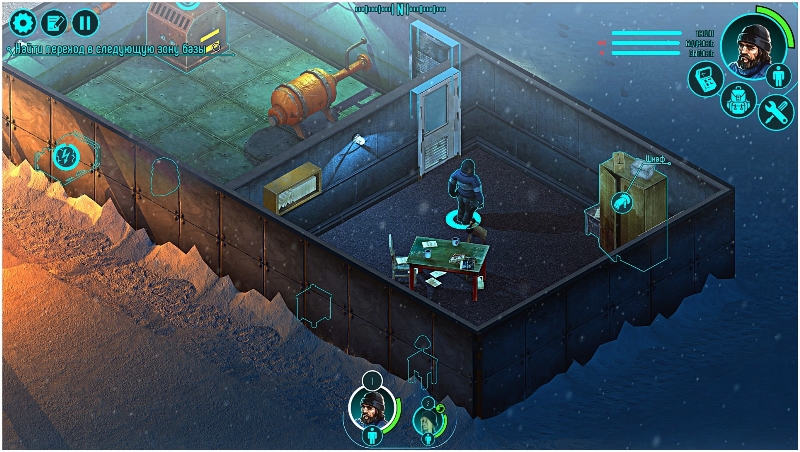Click the interaction icon on the wardrobe
Viewport: 800px width, 452px height.
(x=622, y=202)
